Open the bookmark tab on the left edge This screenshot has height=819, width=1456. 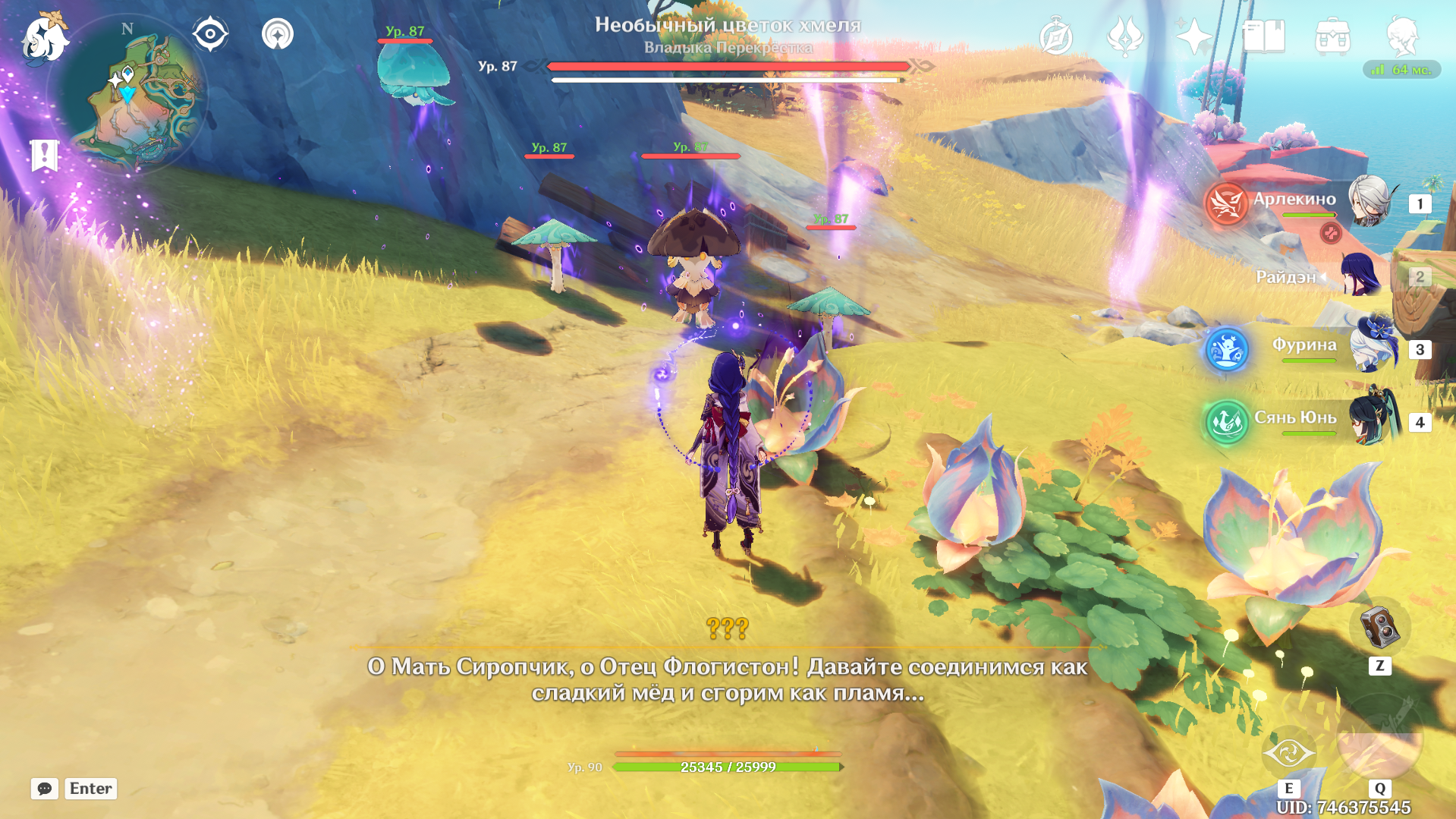(x=46, y=154)
